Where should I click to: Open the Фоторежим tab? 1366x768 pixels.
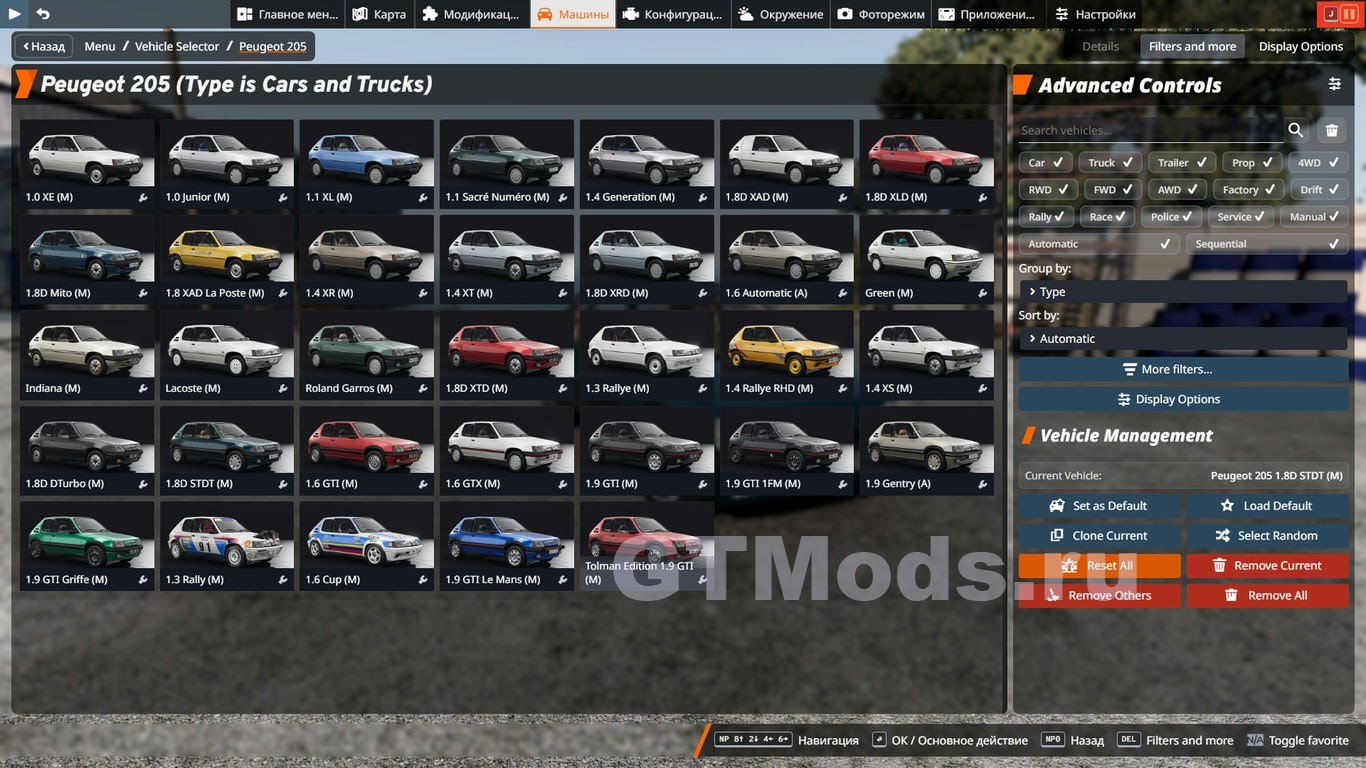[x=881, y=14]
